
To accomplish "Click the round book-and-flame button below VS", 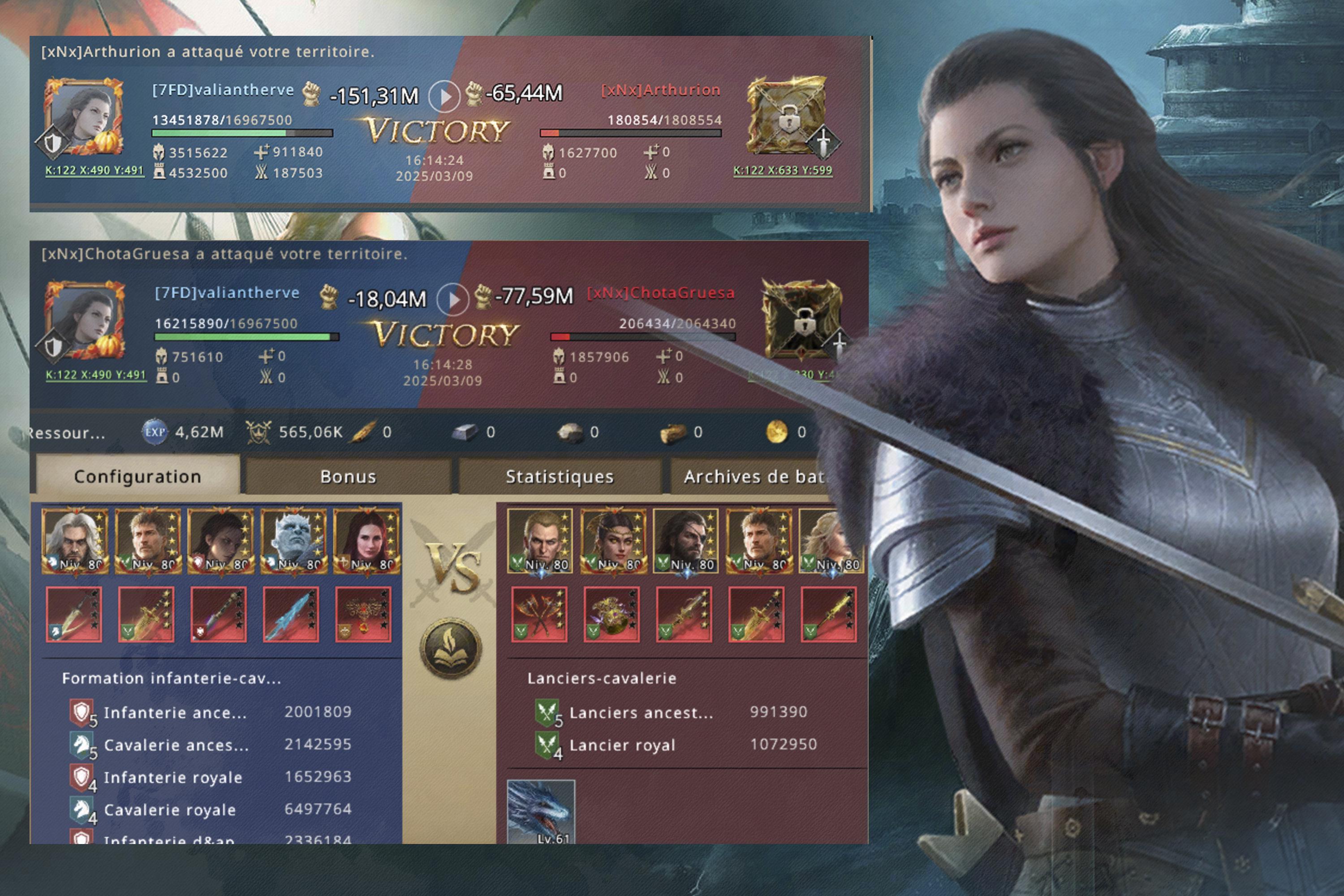I will click(x=451, y=647).
